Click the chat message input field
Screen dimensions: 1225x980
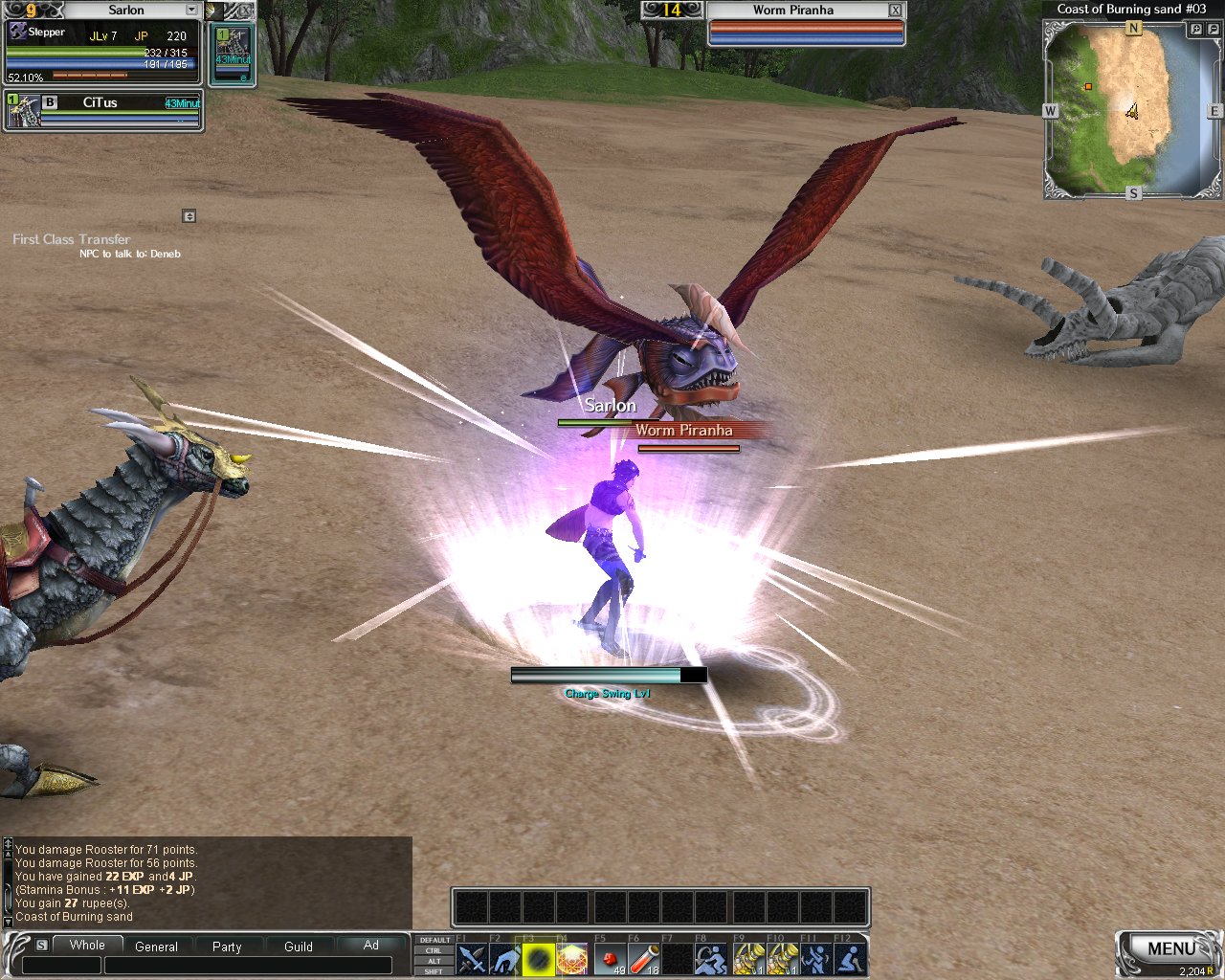247,966
